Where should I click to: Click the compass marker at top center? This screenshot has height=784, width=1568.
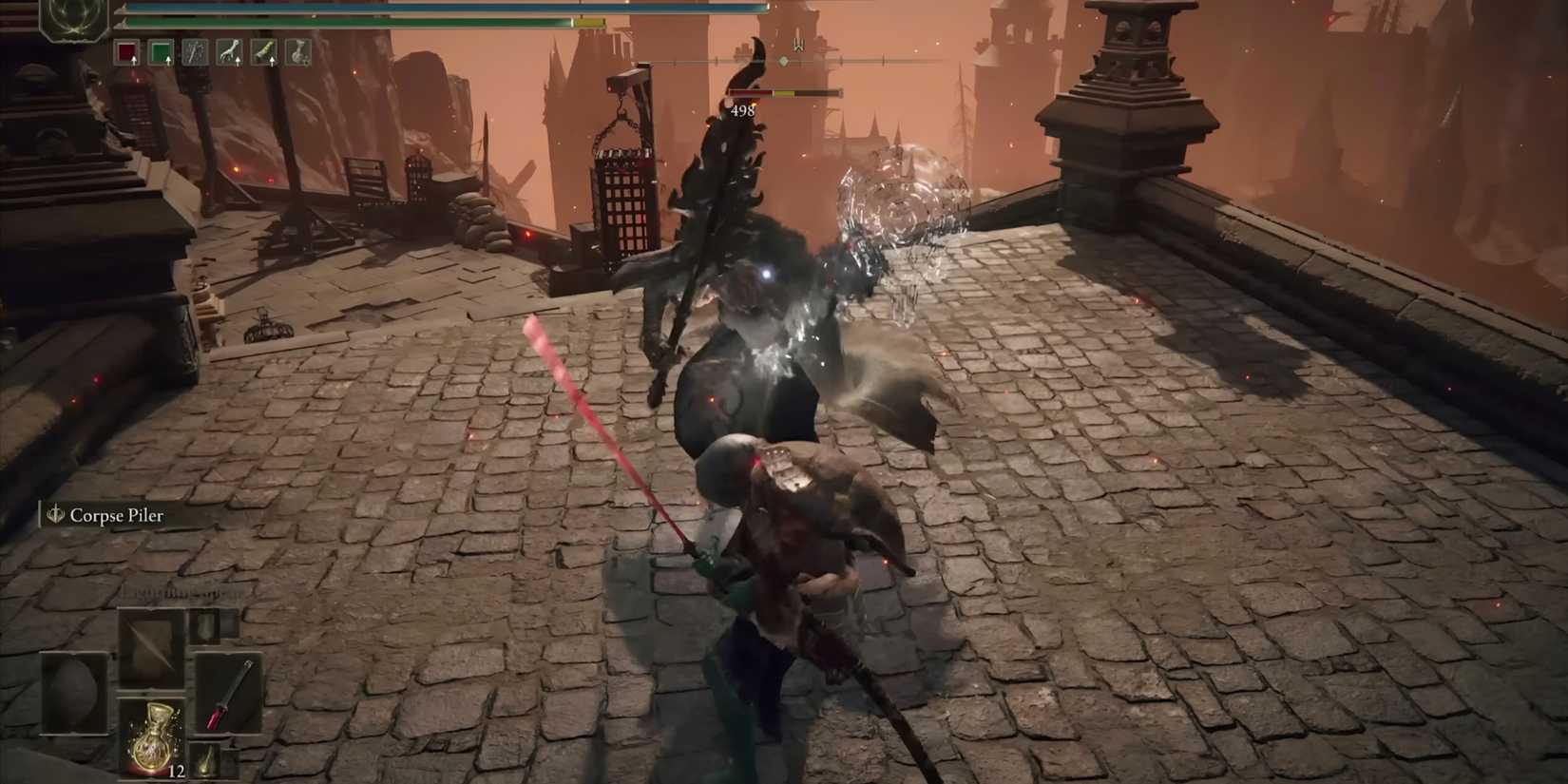tap(782, 59)
